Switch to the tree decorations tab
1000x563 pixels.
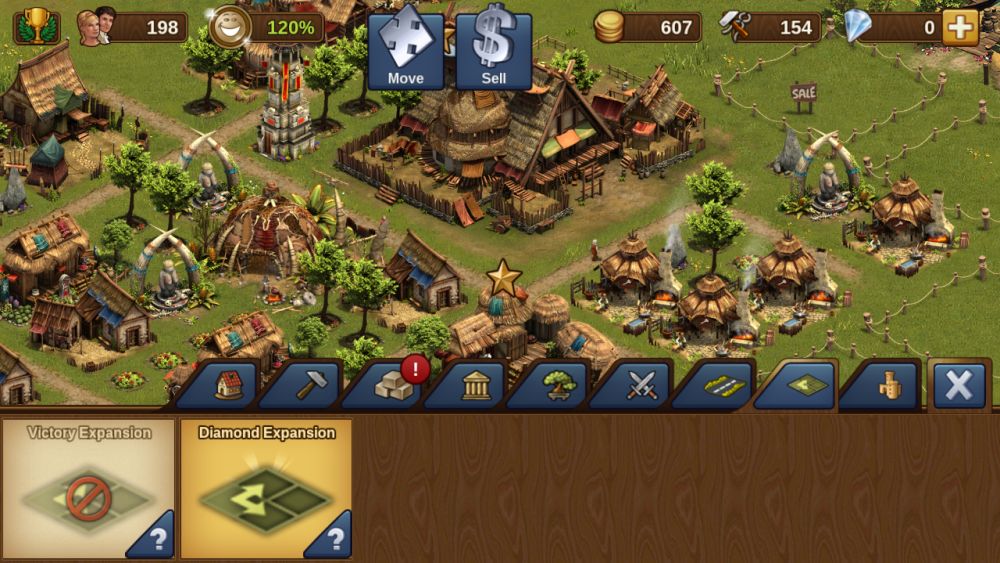tap(557, 386)
